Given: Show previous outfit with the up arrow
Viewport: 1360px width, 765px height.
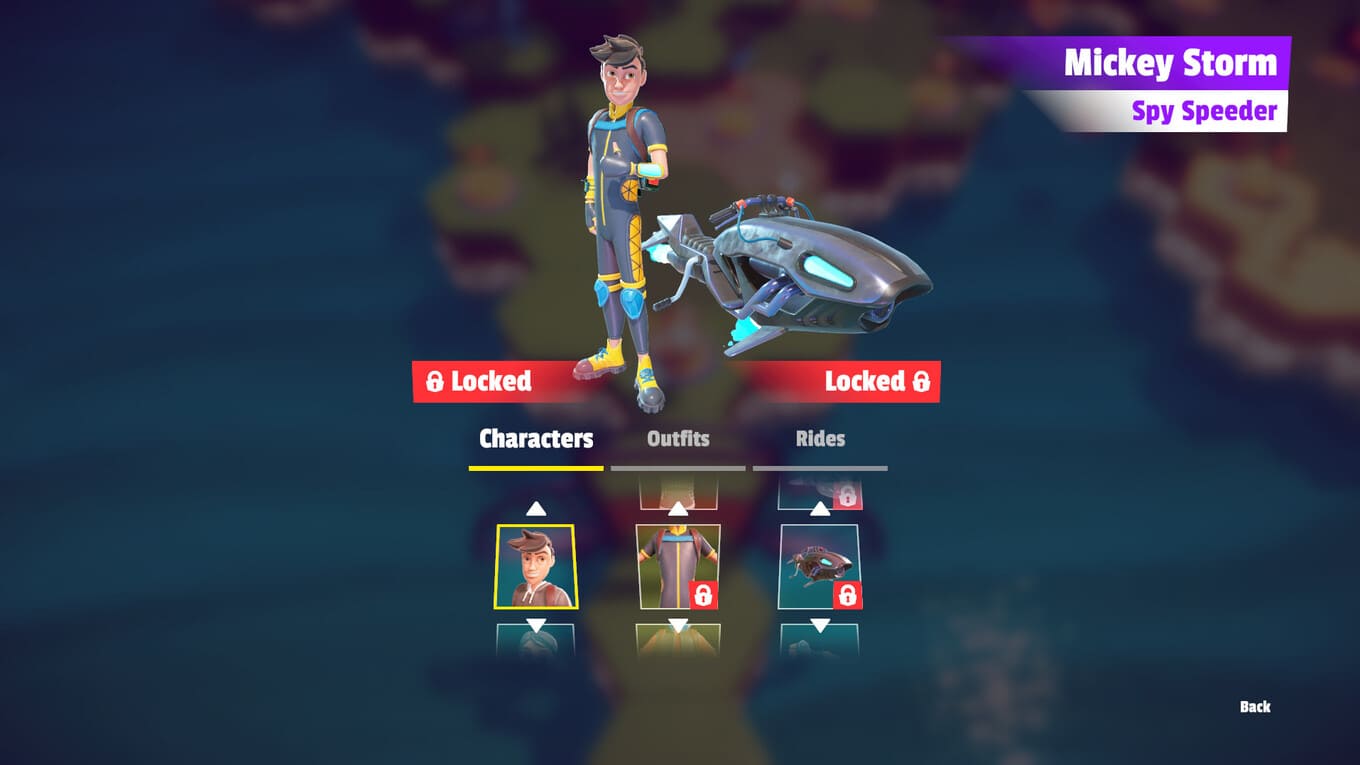Looking at the screenshot, I should [x=678, y=508].
